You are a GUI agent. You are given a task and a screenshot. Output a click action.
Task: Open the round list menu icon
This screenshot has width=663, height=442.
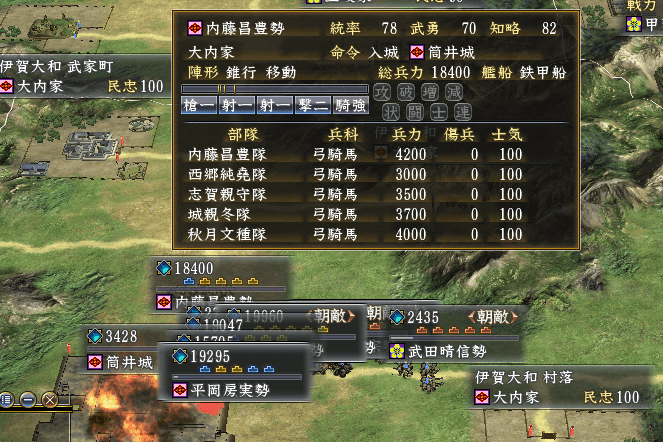coord(6,400)
